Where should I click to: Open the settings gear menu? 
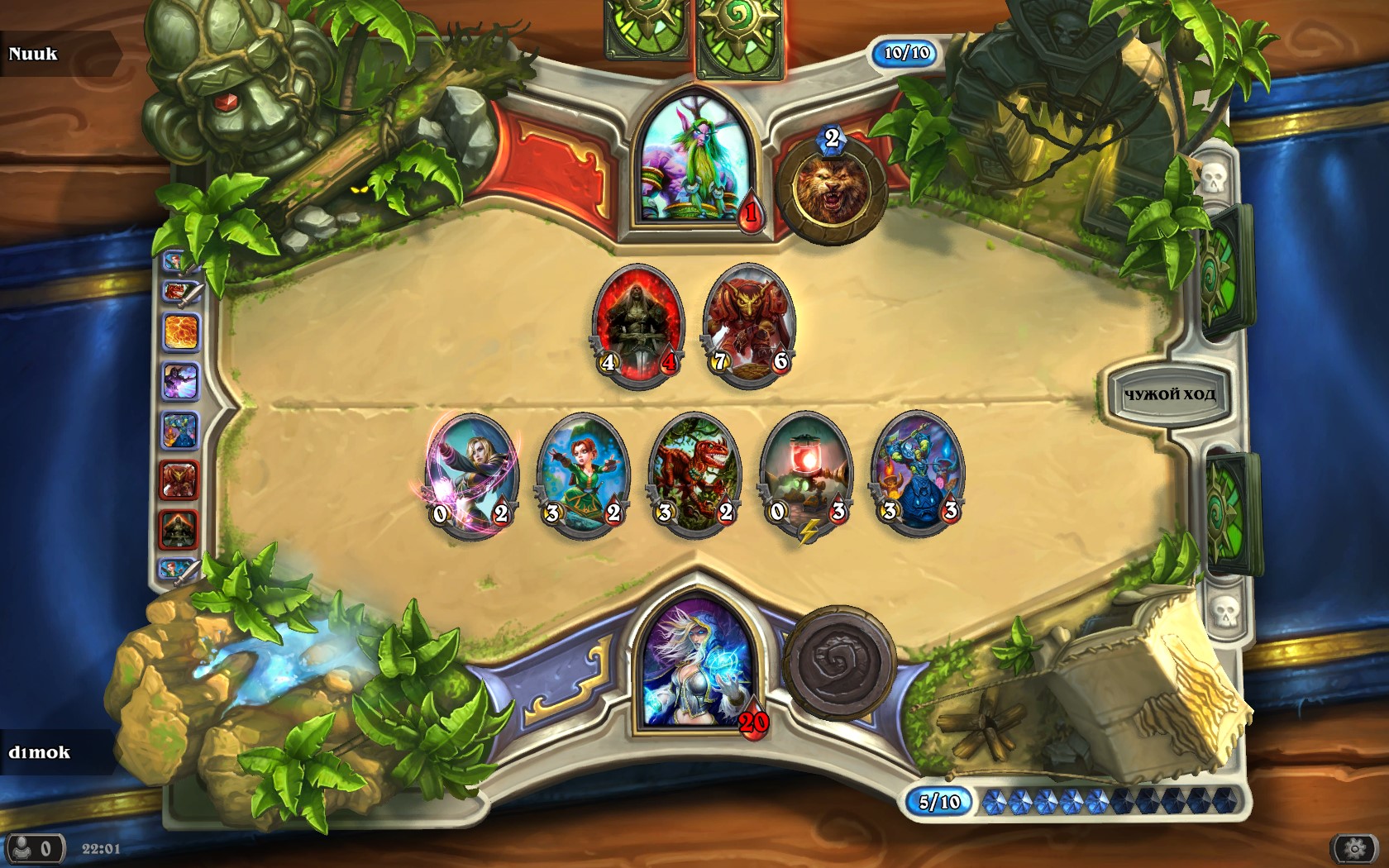(x=1355, y=848)
